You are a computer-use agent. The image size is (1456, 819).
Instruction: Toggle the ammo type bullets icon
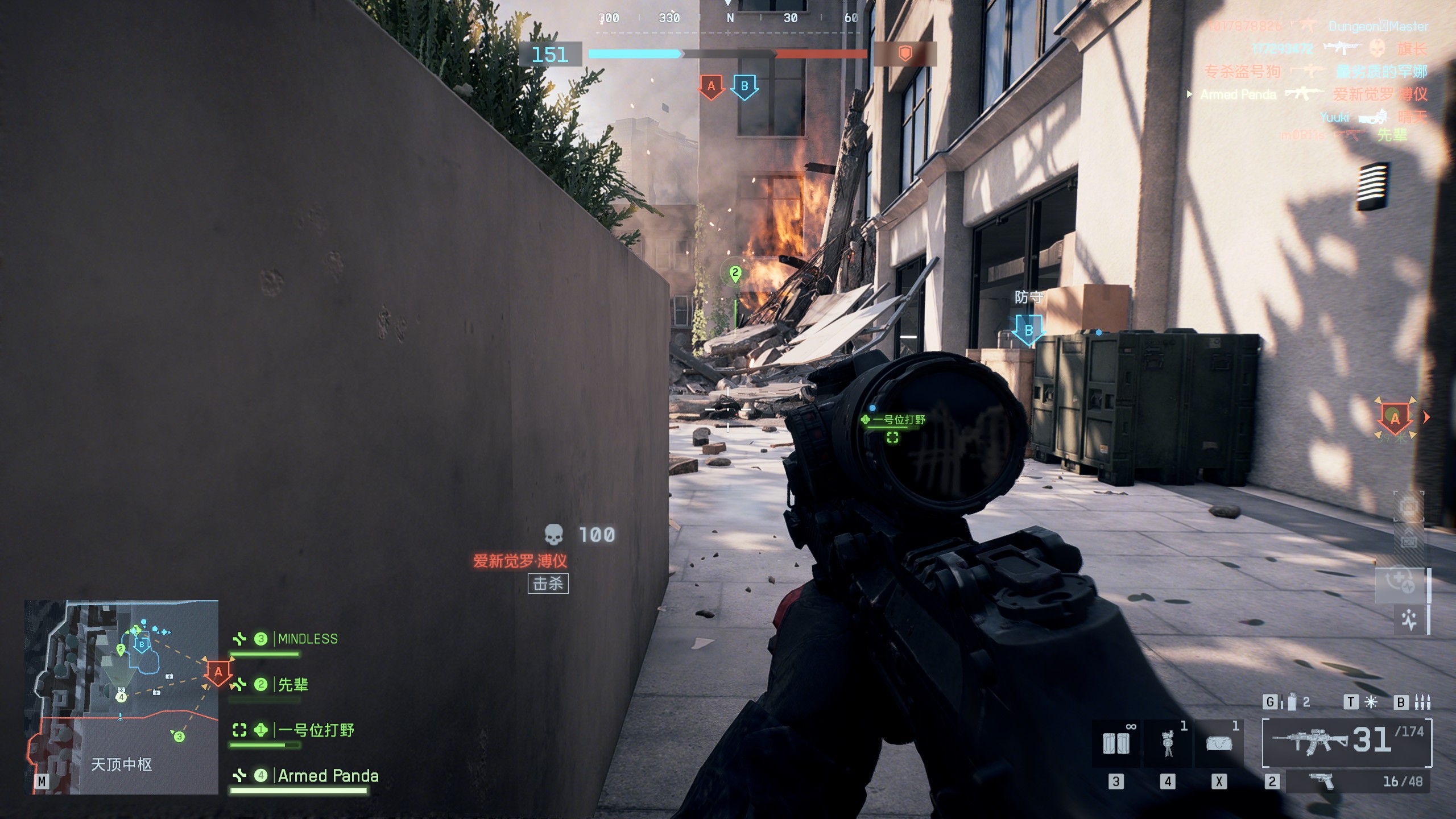click(1422, 702)
